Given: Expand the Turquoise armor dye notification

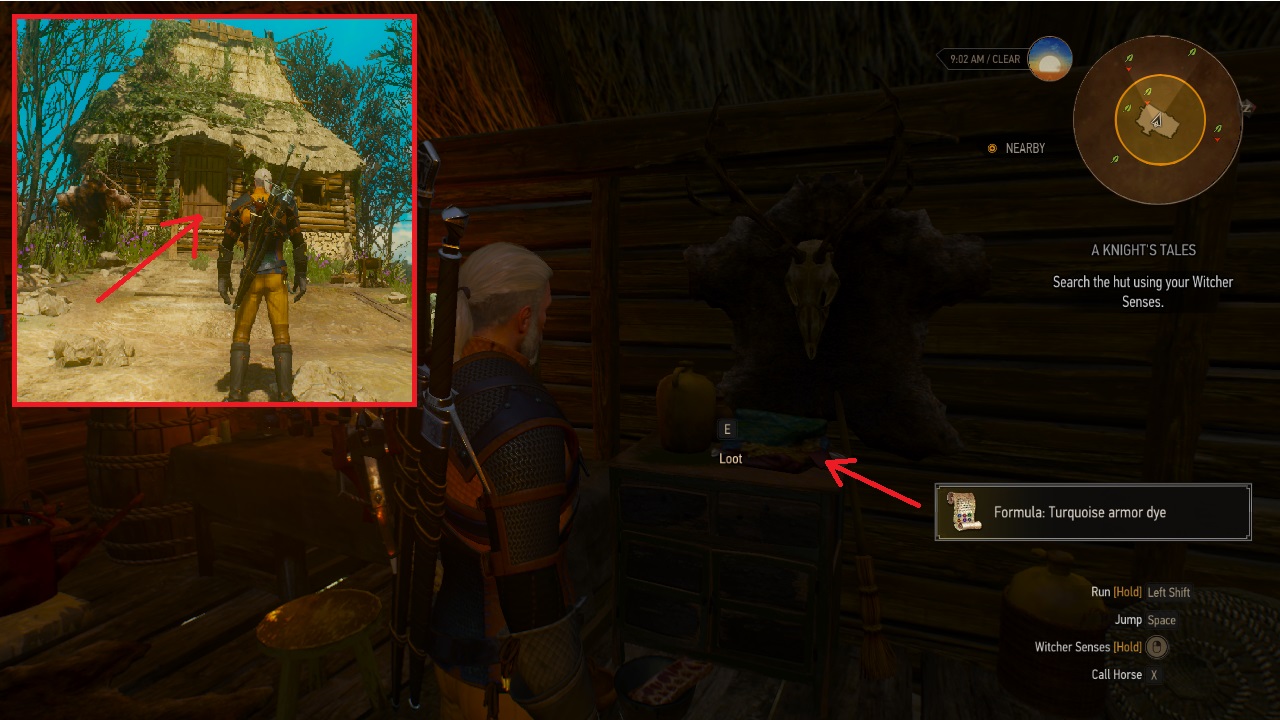Looking at the screenshot, I should tap(1093, 511).
